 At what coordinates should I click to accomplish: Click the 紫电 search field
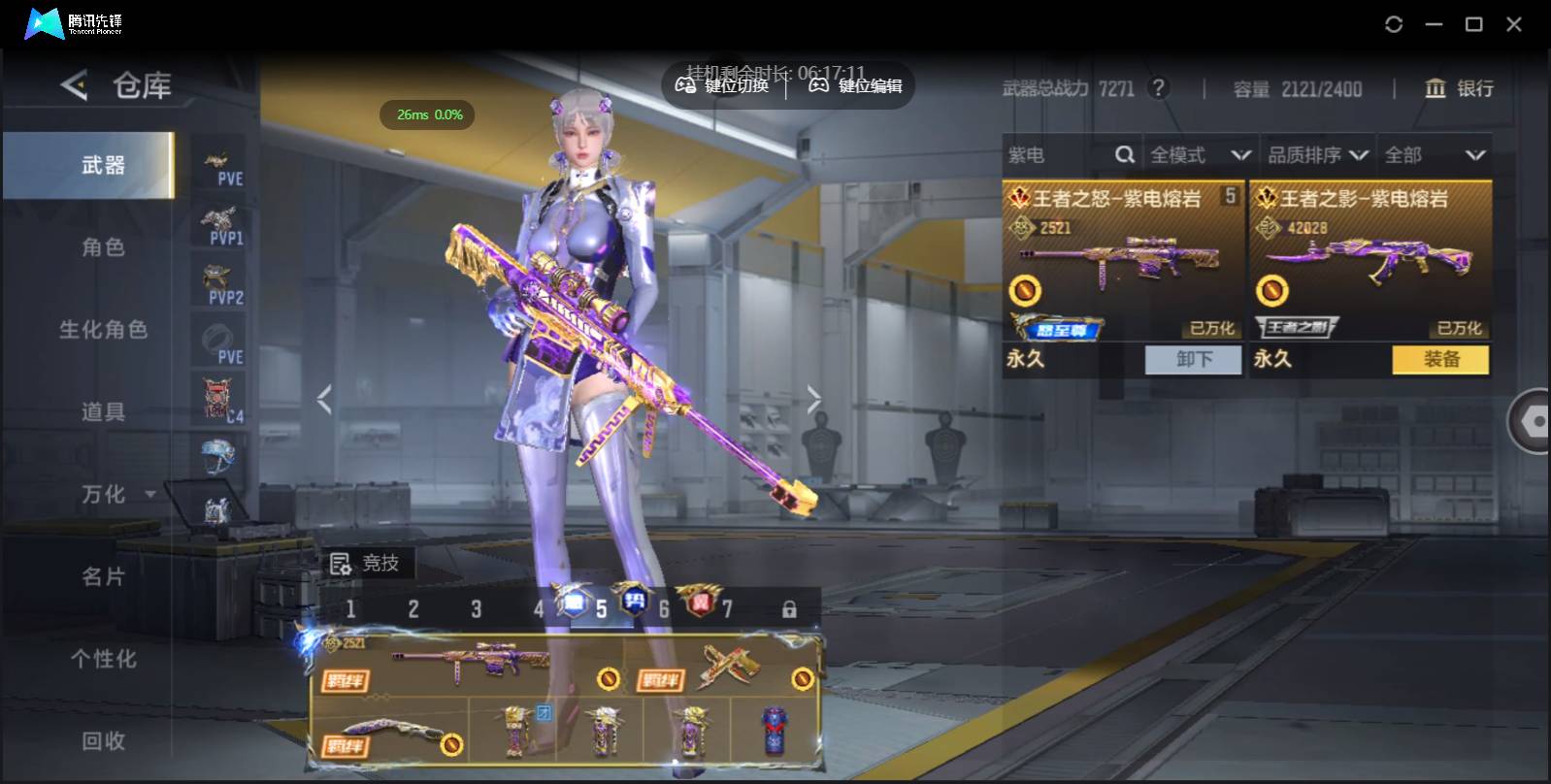click(x=1058, y=155)
